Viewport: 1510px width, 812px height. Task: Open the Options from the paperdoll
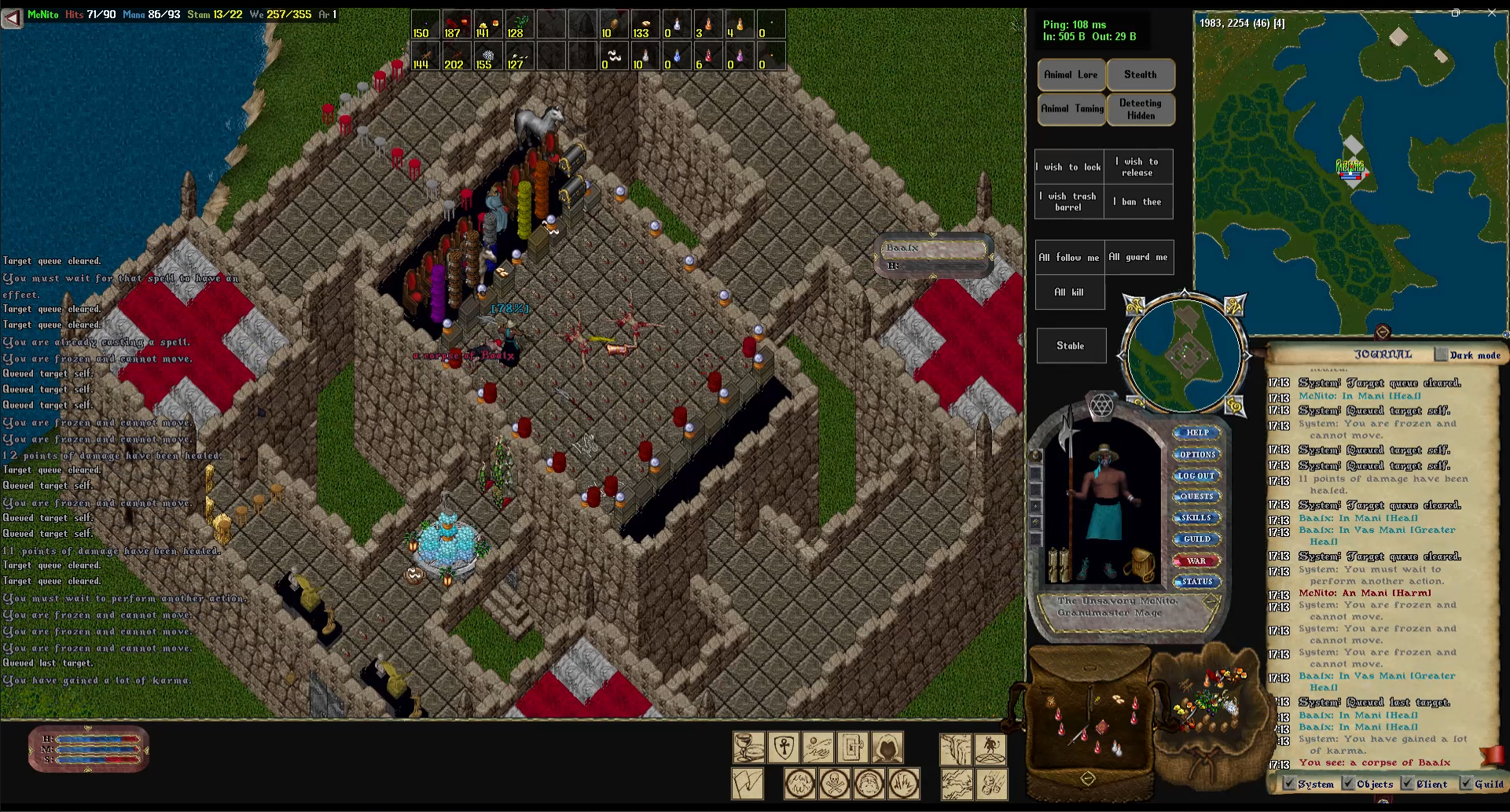[x=1196, y=454]
